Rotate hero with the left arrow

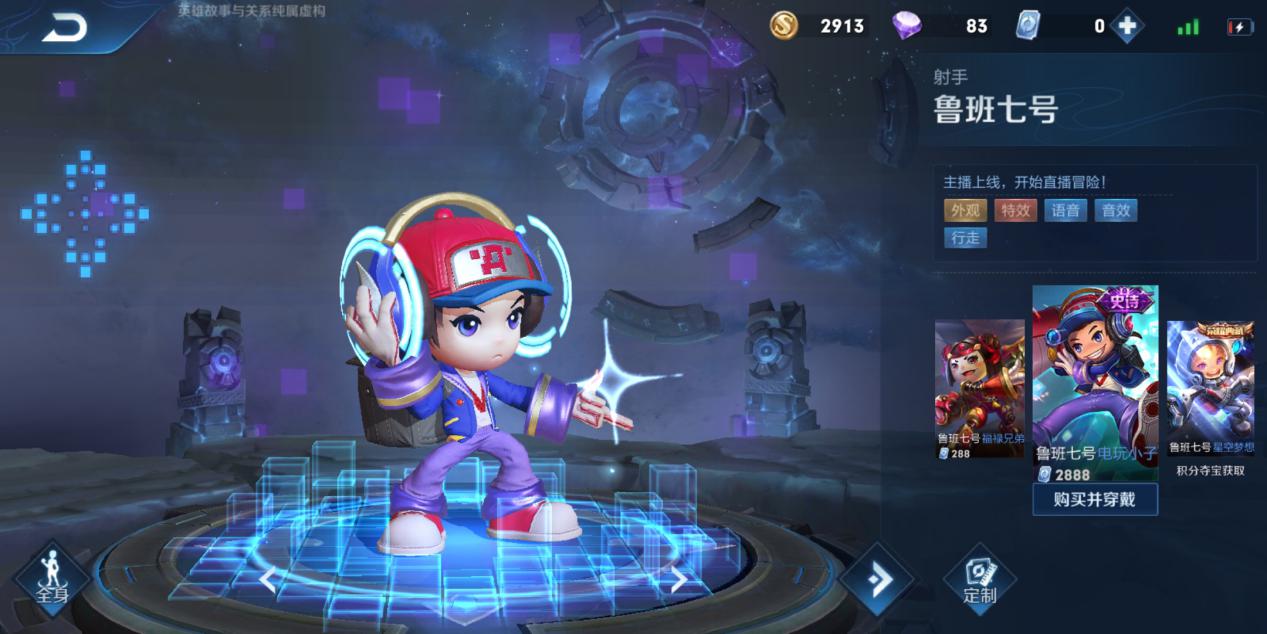point(267,579)
